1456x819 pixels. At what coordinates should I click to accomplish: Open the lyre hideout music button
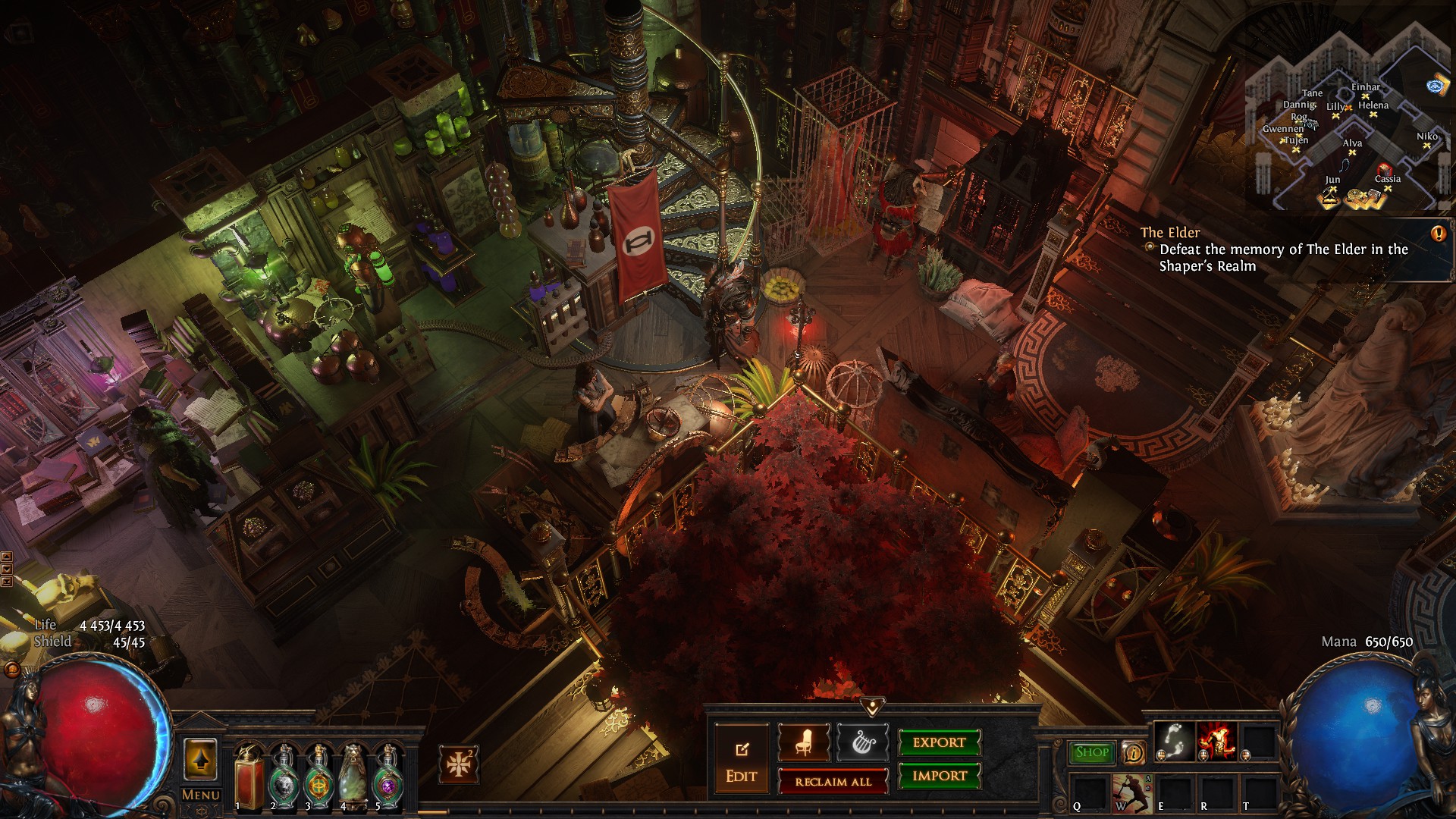(x=862, y=743)
